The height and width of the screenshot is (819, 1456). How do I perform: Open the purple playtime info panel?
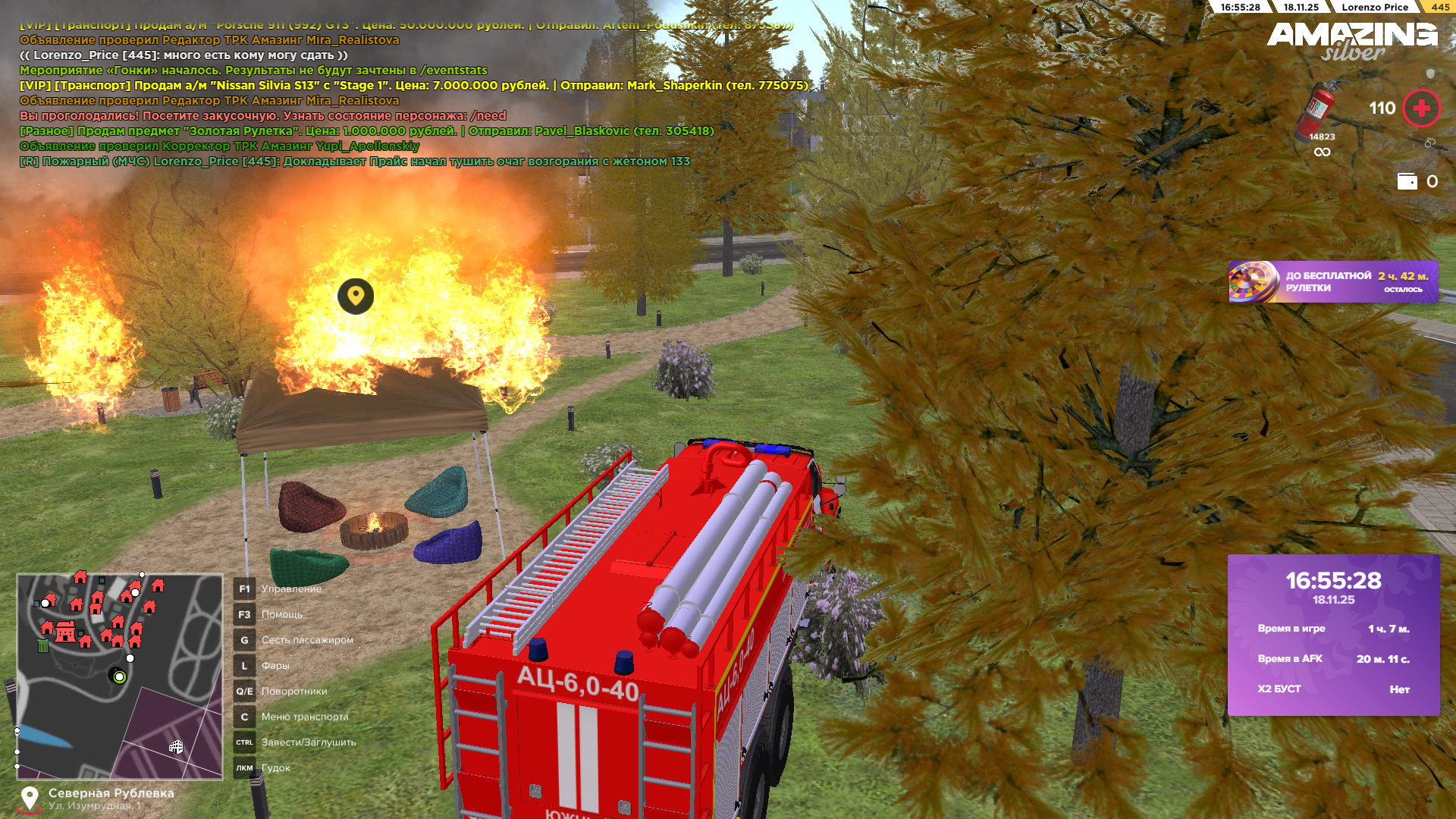[1333, 635]
